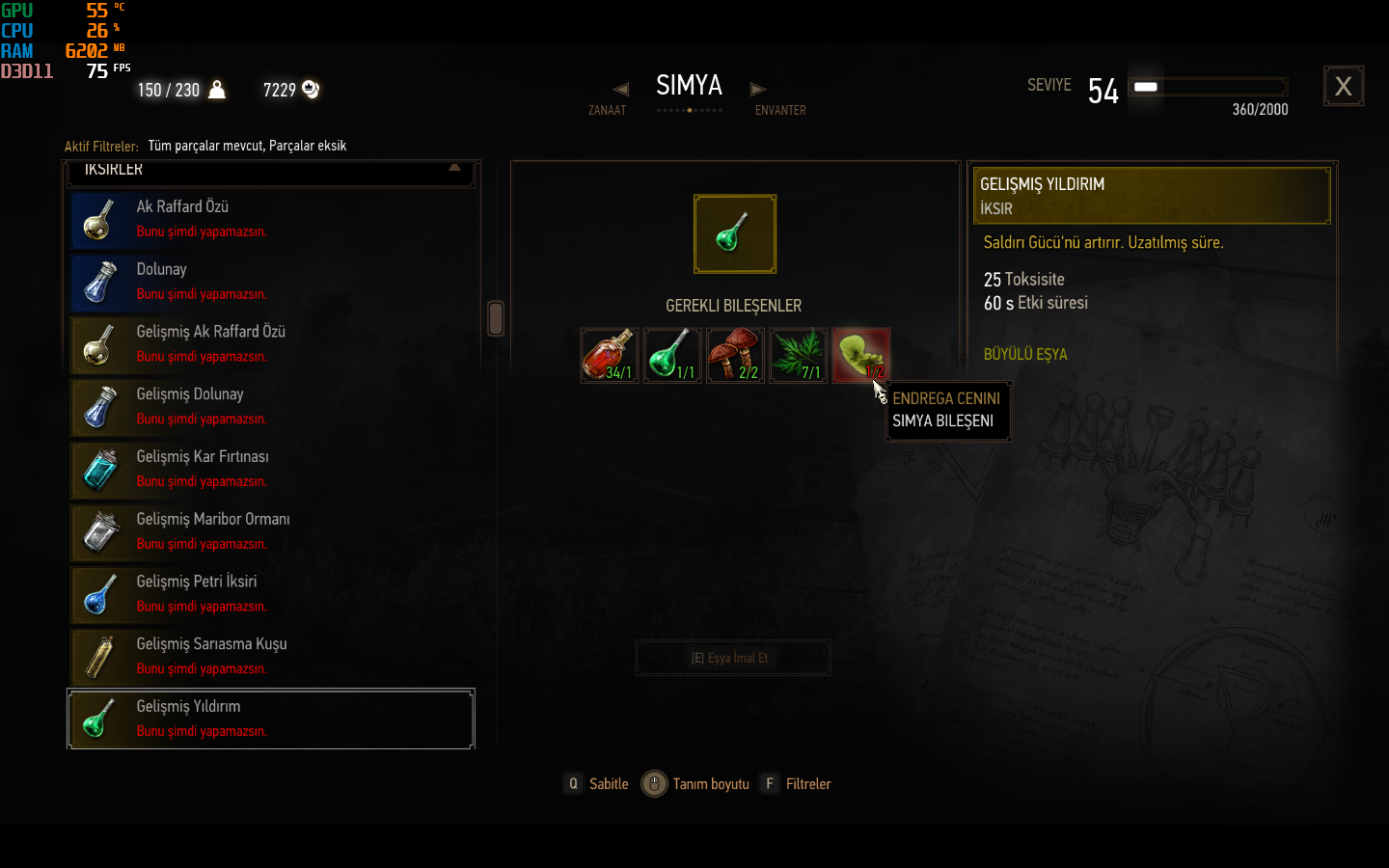Choose the Gelişmiş Dolunay recipe
Image resolution: width=1389 pixels, height=868 pixels.
click(271, 407)
